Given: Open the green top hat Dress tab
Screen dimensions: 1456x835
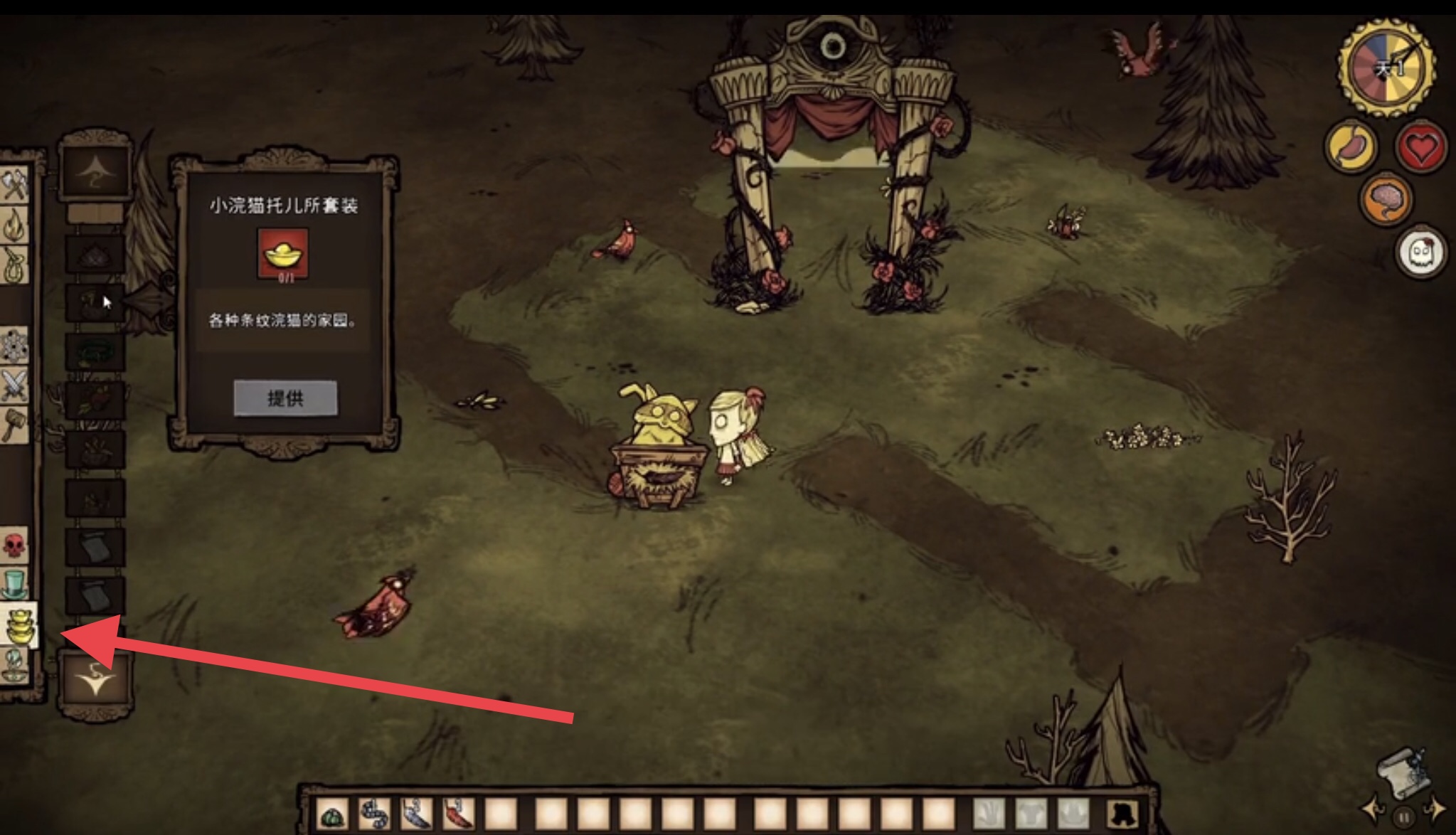Looking at the screenshot, I should [x=14, y=585].
